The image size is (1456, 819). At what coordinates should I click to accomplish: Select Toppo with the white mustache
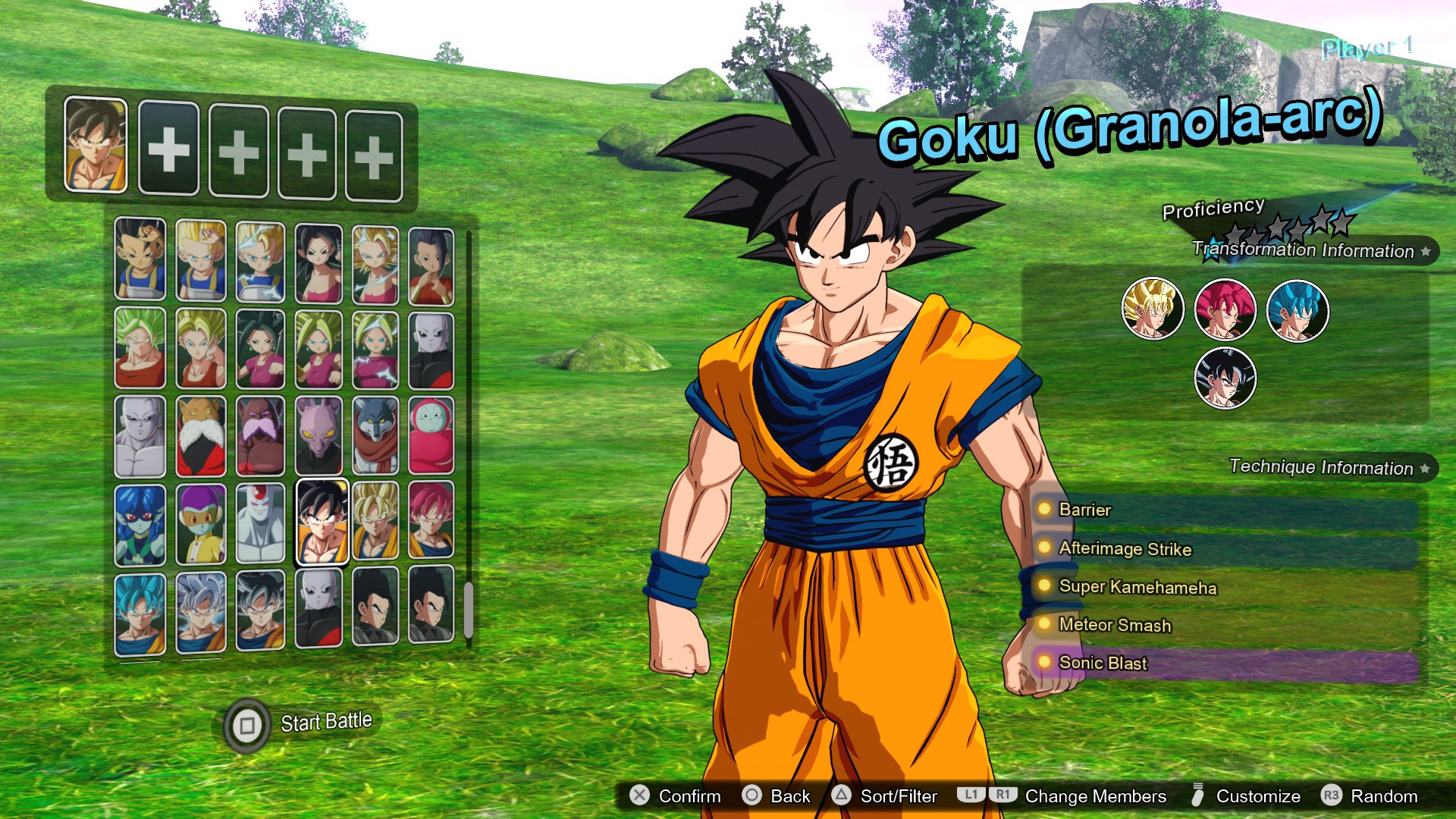pyautogui.click(x=201, y=435)
